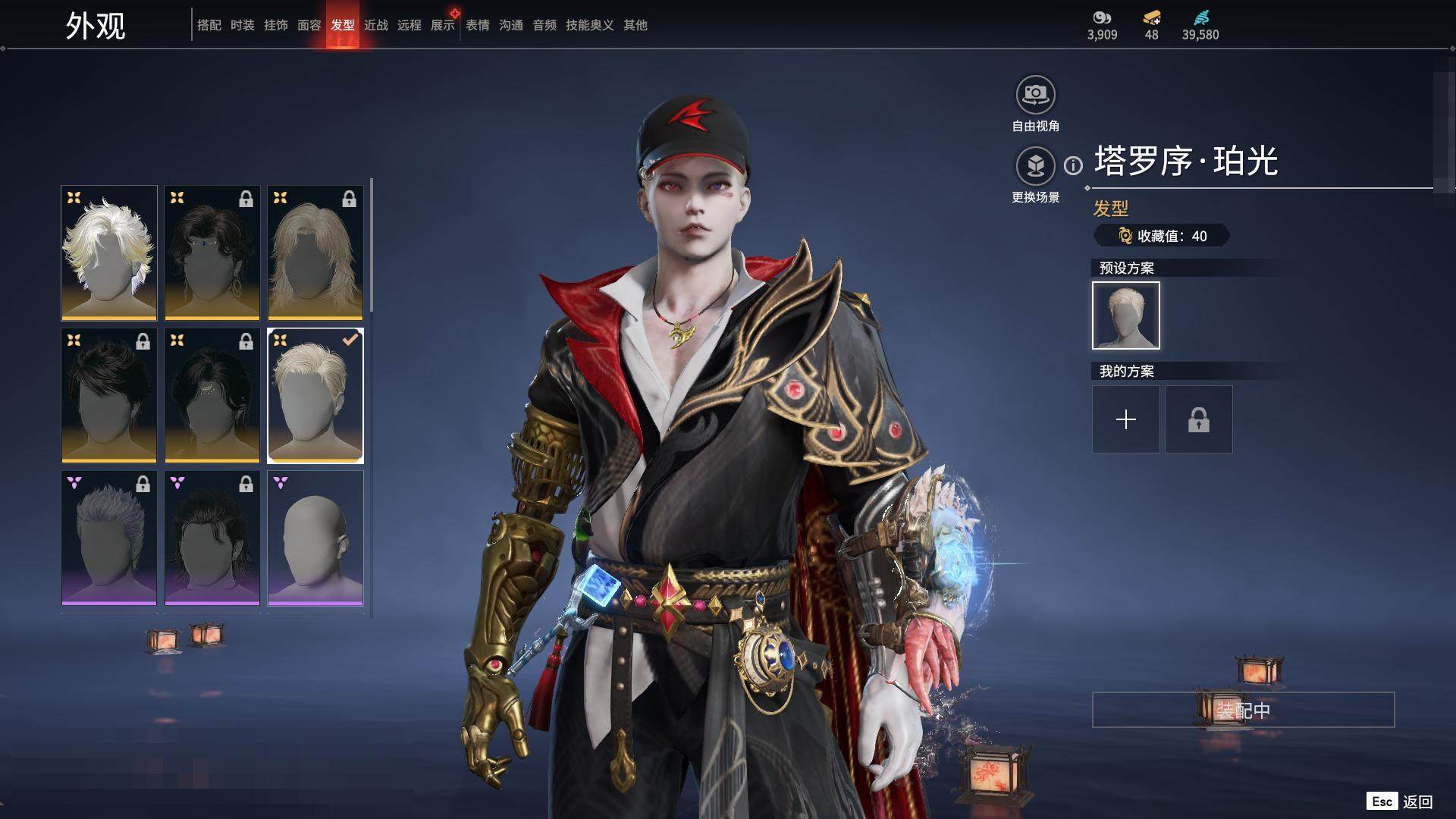
Task: Pick the bald head hairstyle option
Action: [x=315, y=538]
